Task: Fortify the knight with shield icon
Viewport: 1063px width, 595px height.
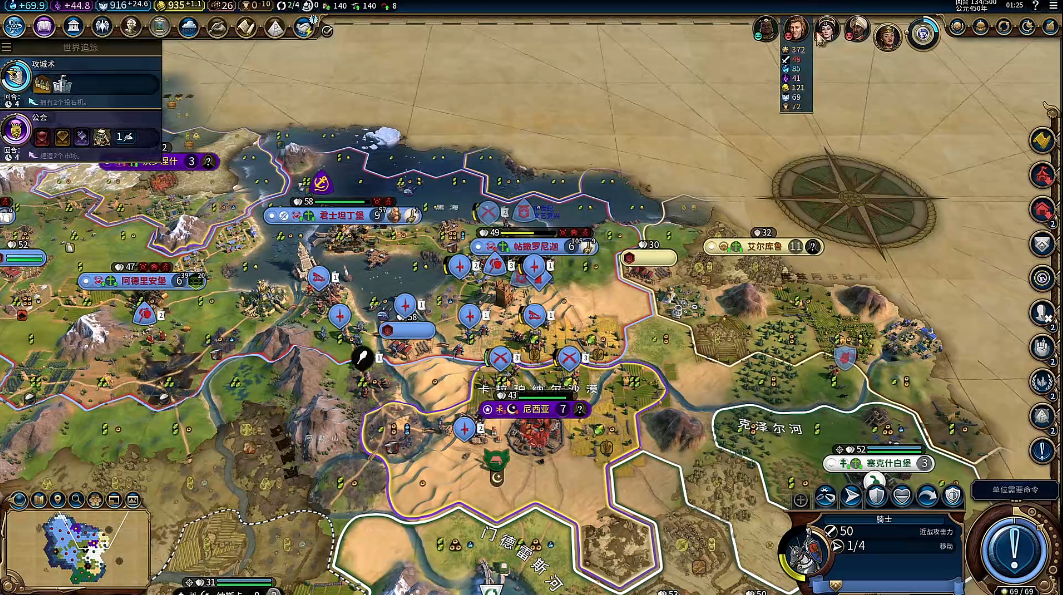Action: [x=877, y=495]
